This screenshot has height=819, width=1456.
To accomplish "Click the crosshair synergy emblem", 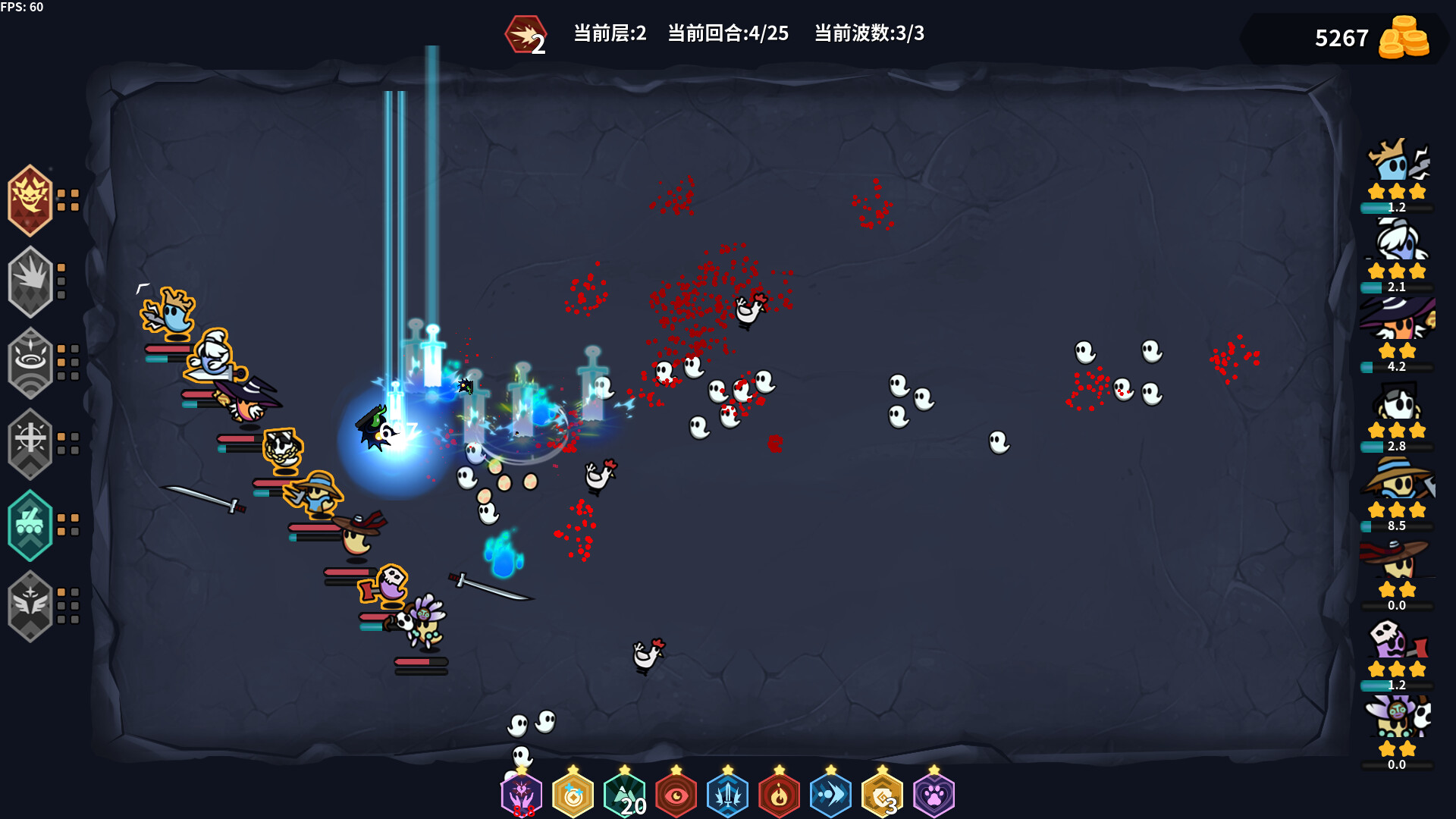I will tap(30, 444).
